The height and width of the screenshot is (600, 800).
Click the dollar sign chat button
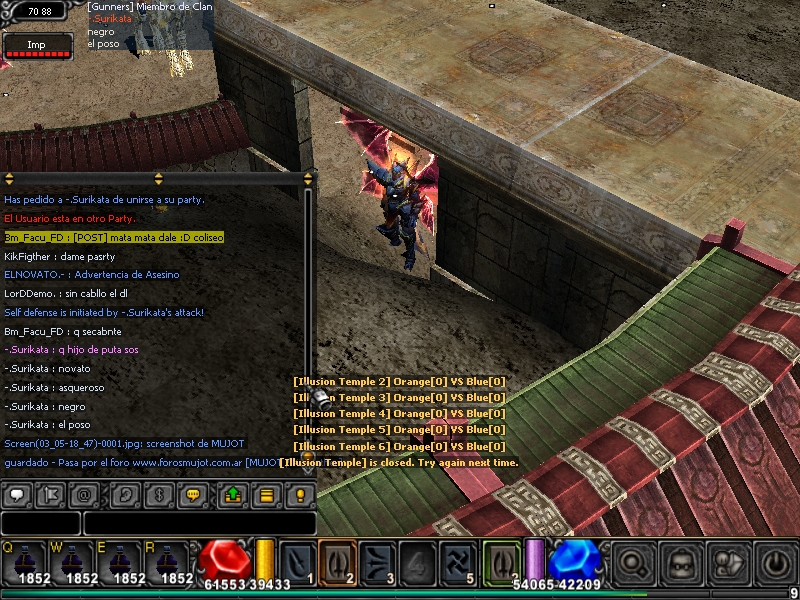click(158, 494)
